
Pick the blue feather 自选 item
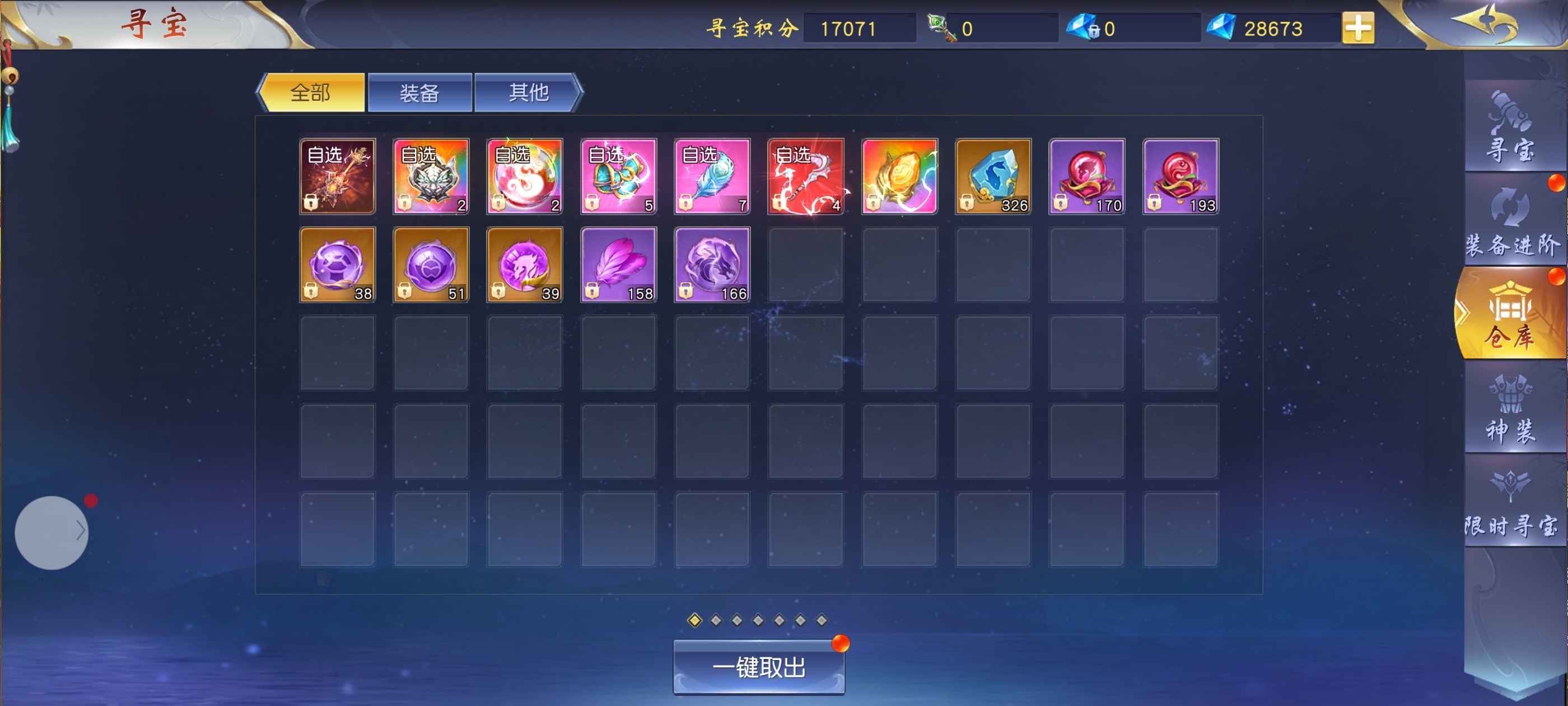click(x=712, y=176)
